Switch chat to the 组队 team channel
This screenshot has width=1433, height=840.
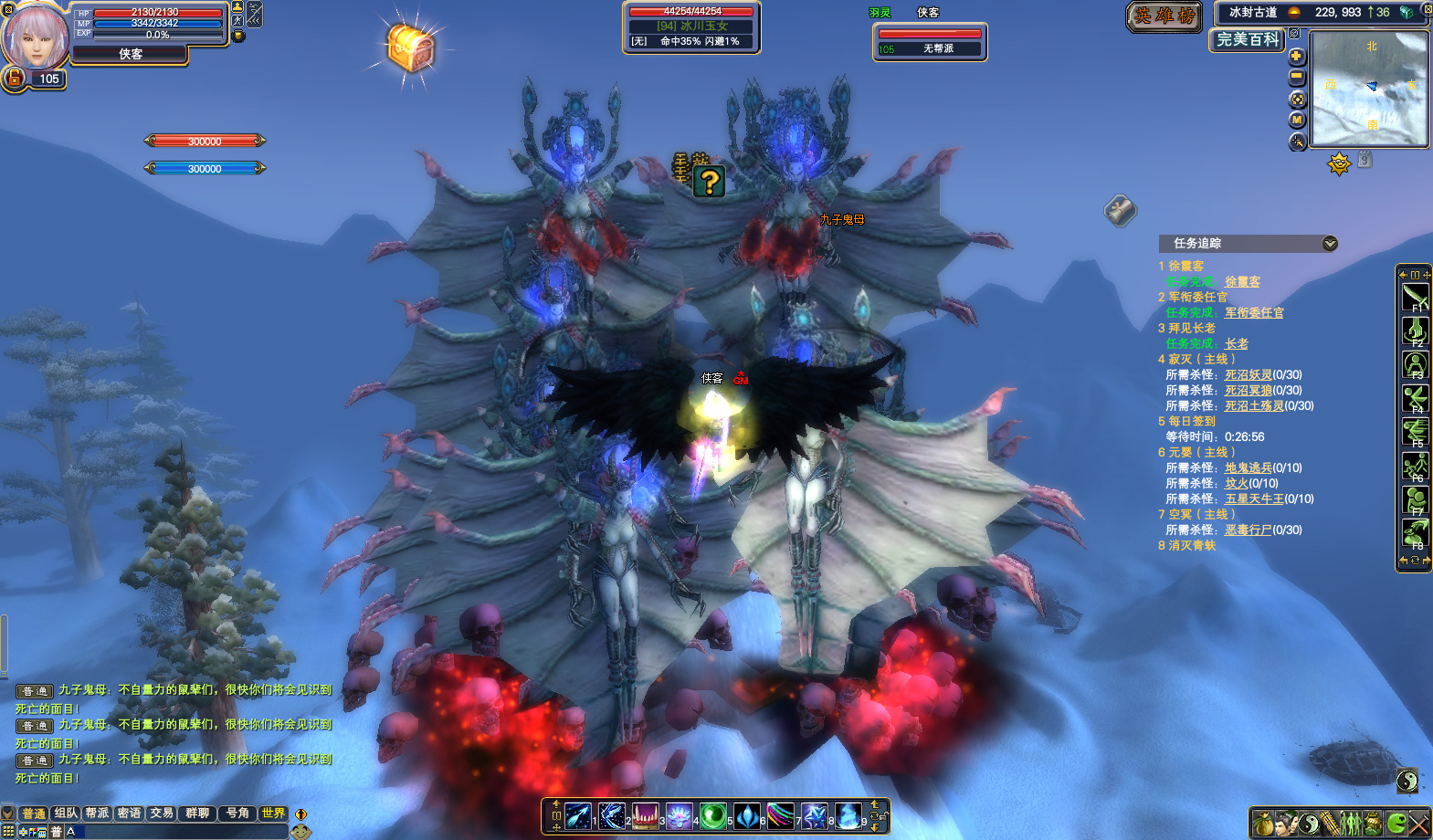click(x=66, y=813)
